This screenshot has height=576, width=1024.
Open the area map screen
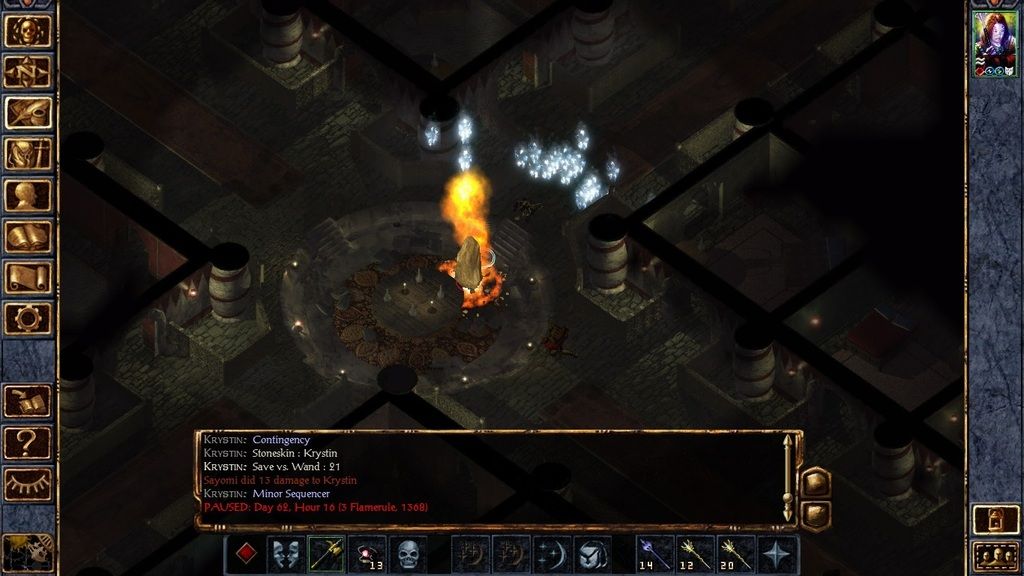click(28, 71)
